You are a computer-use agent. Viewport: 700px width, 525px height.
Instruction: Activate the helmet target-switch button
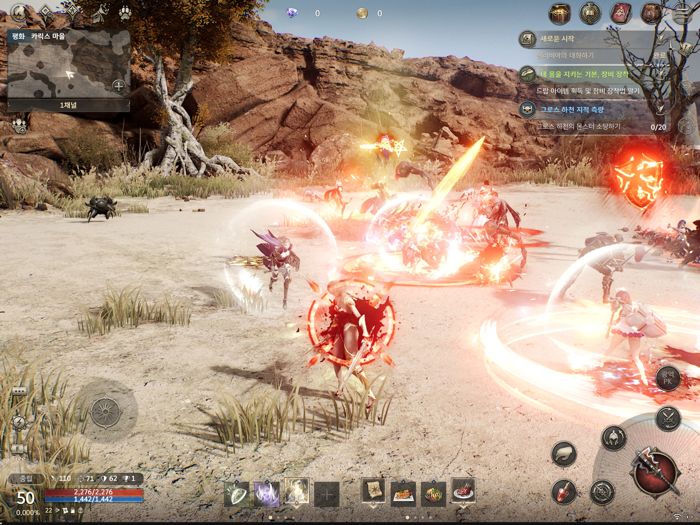coord(614,437)
